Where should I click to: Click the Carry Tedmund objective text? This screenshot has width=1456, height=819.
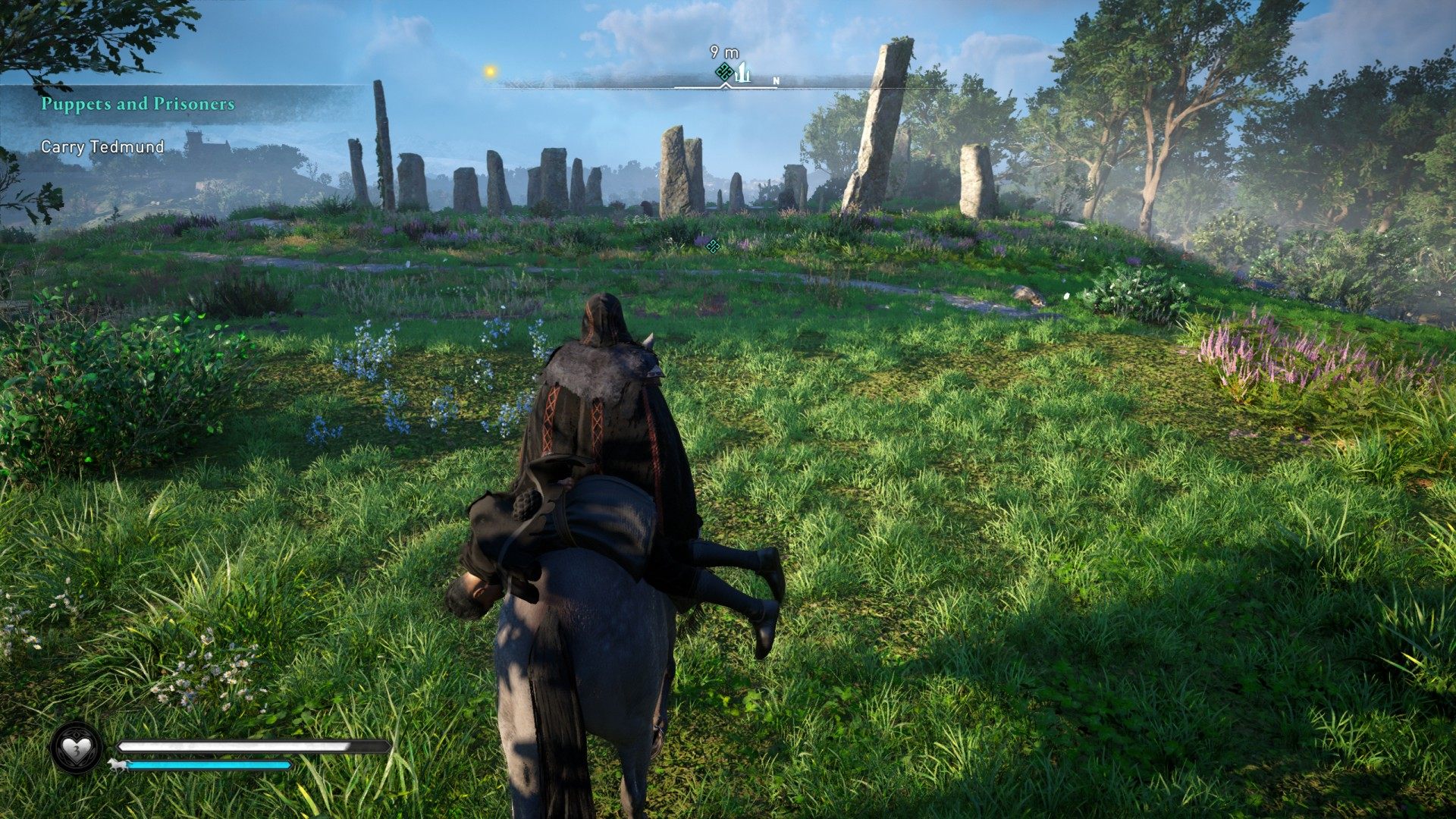(x=102, y=147)
